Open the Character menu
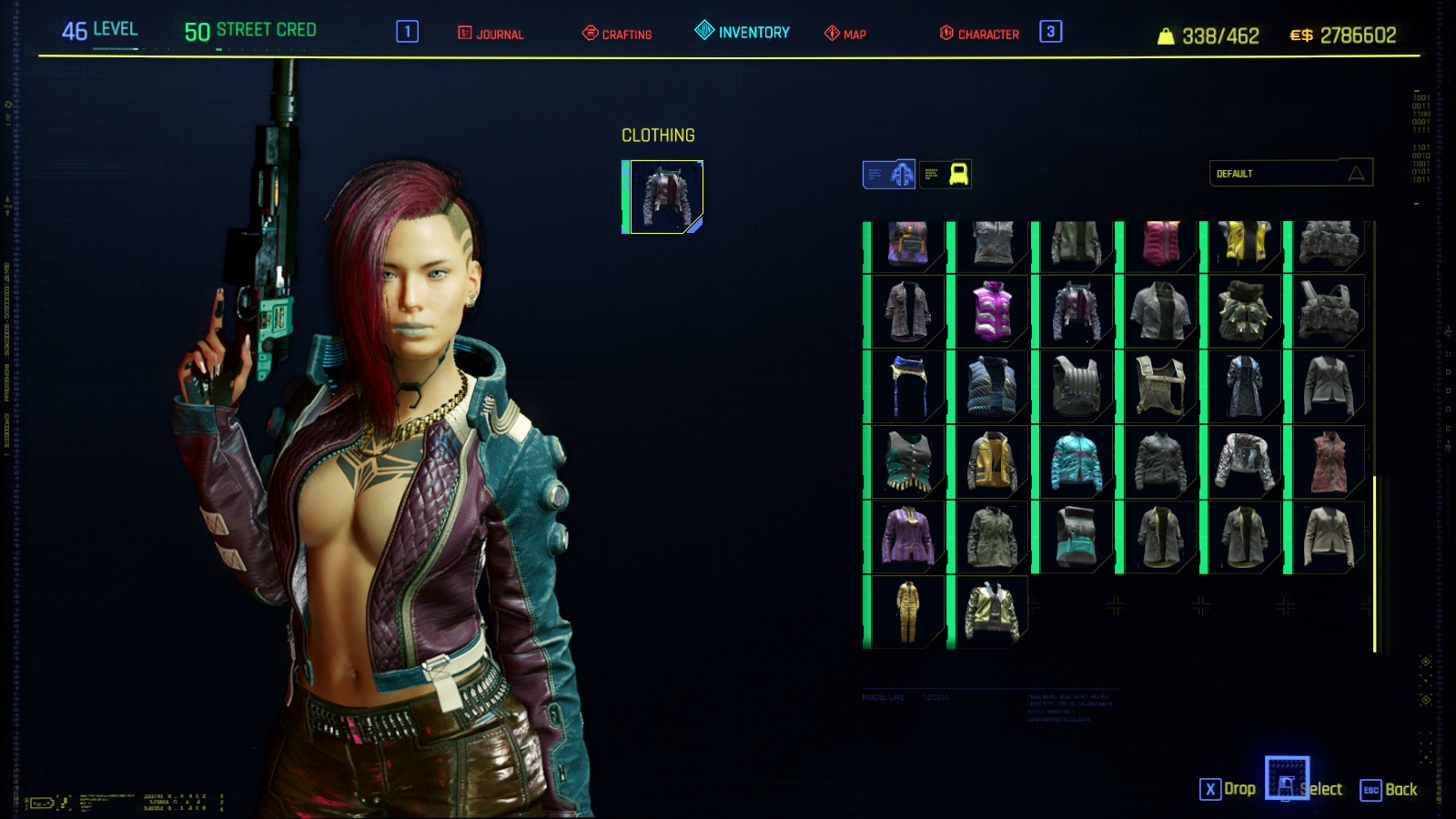 (979, 34)
